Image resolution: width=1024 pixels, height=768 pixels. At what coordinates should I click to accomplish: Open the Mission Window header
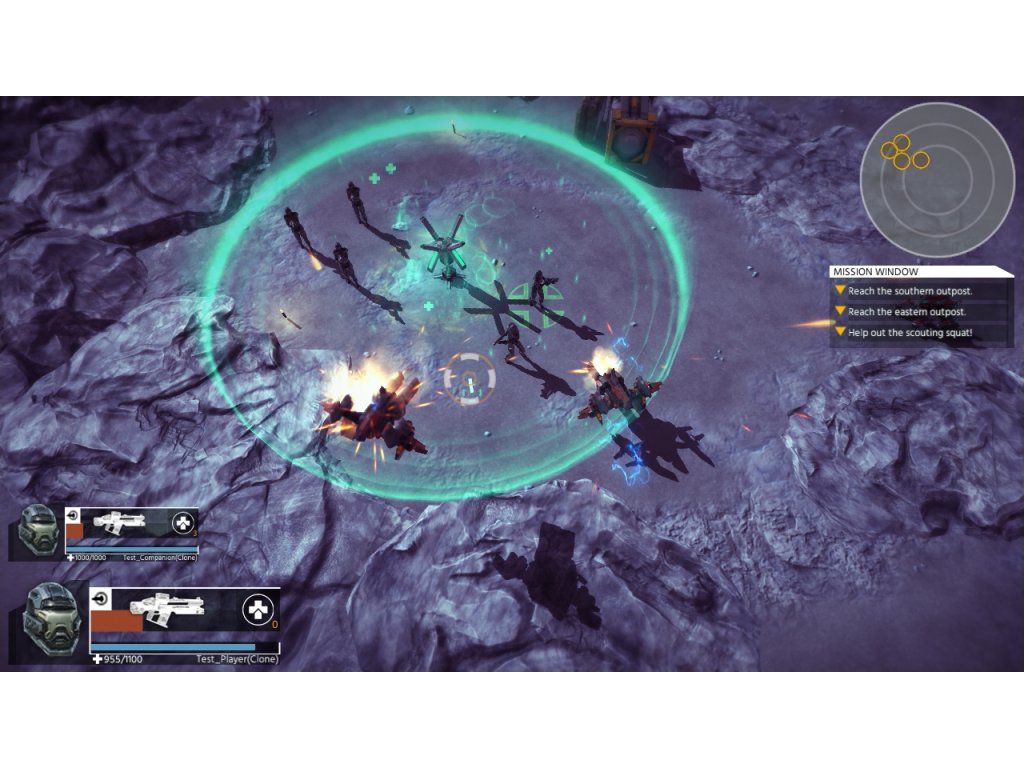[x=921, y=271]
